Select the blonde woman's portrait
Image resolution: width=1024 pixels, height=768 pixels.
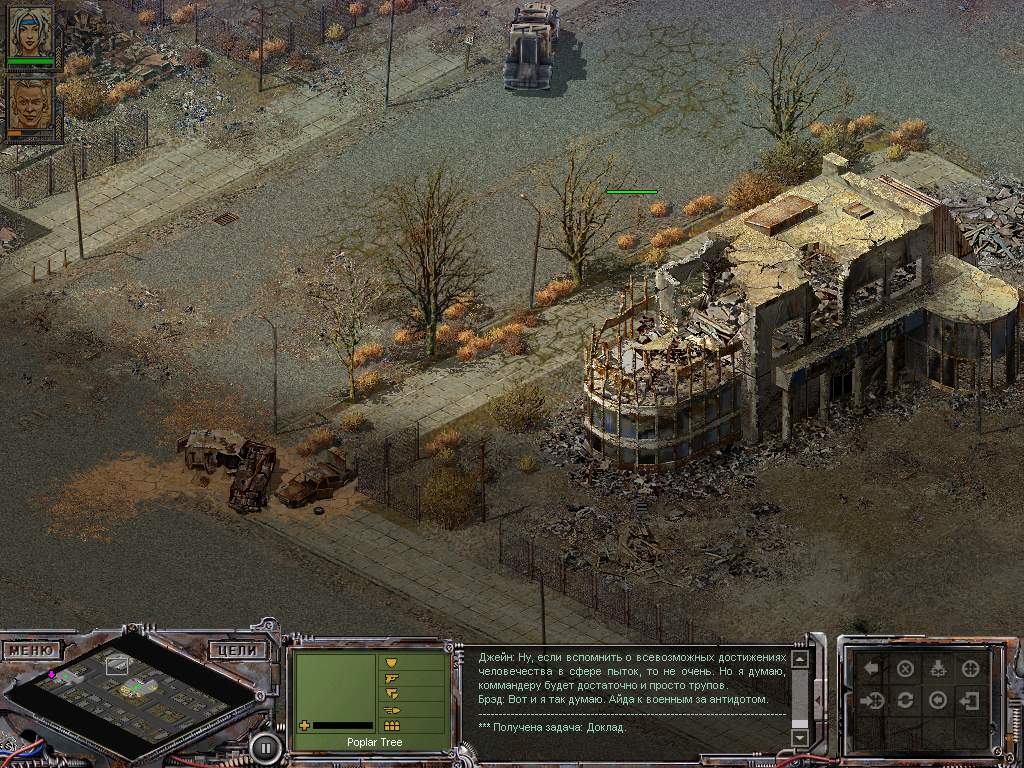point(31,35)
